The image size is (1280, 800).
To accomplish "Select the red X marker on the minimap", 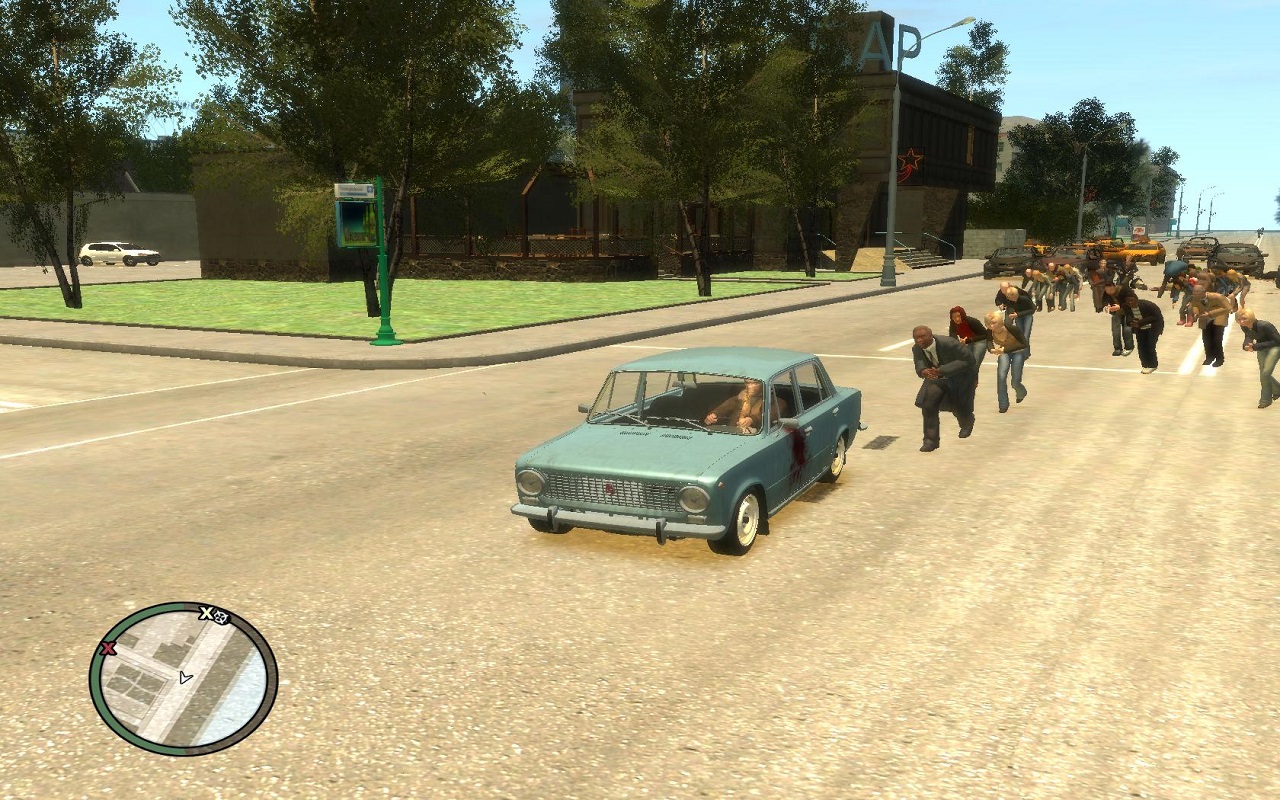I will (x=109, y=648).
